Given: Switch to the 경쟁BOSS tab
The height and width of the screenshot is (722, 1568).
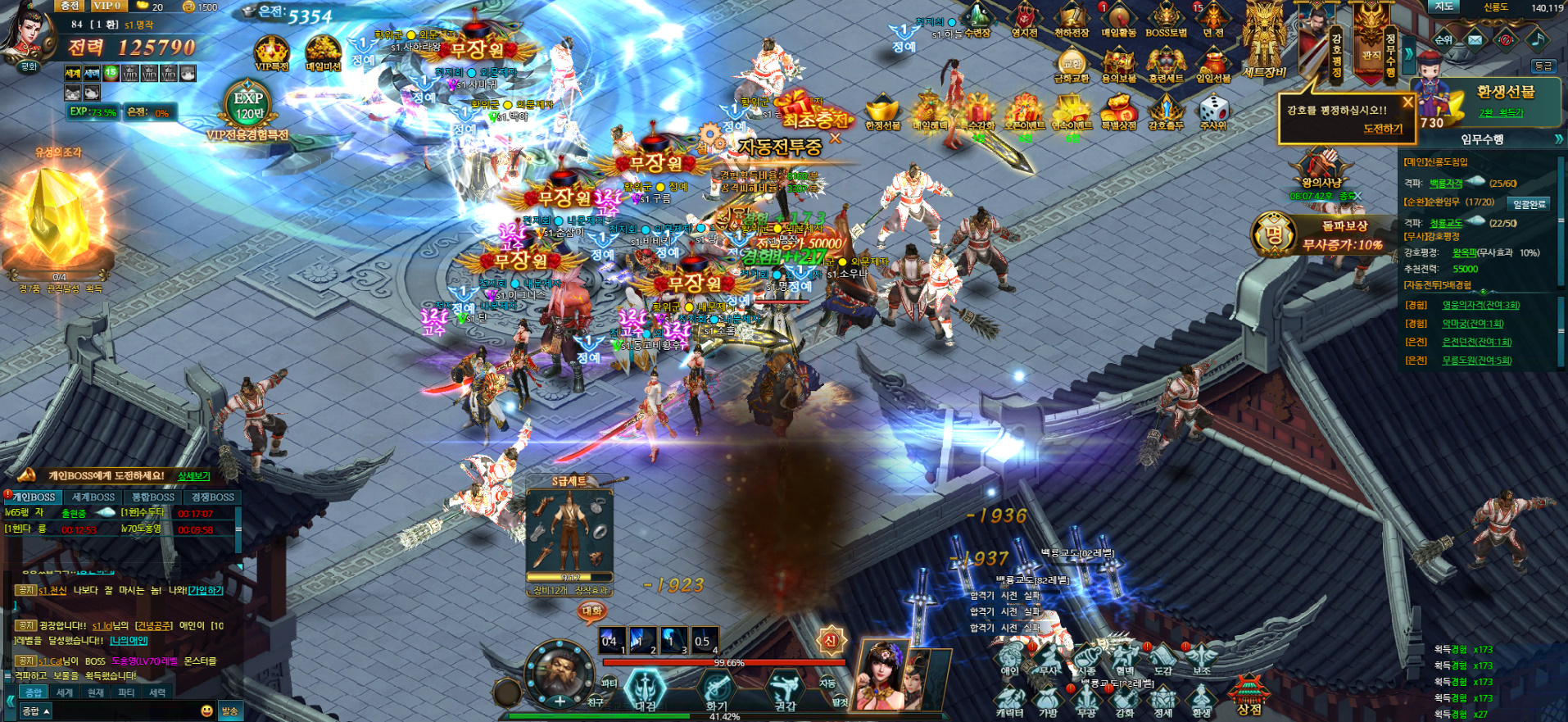Looking at the screenshot, I should pos(213,497).
